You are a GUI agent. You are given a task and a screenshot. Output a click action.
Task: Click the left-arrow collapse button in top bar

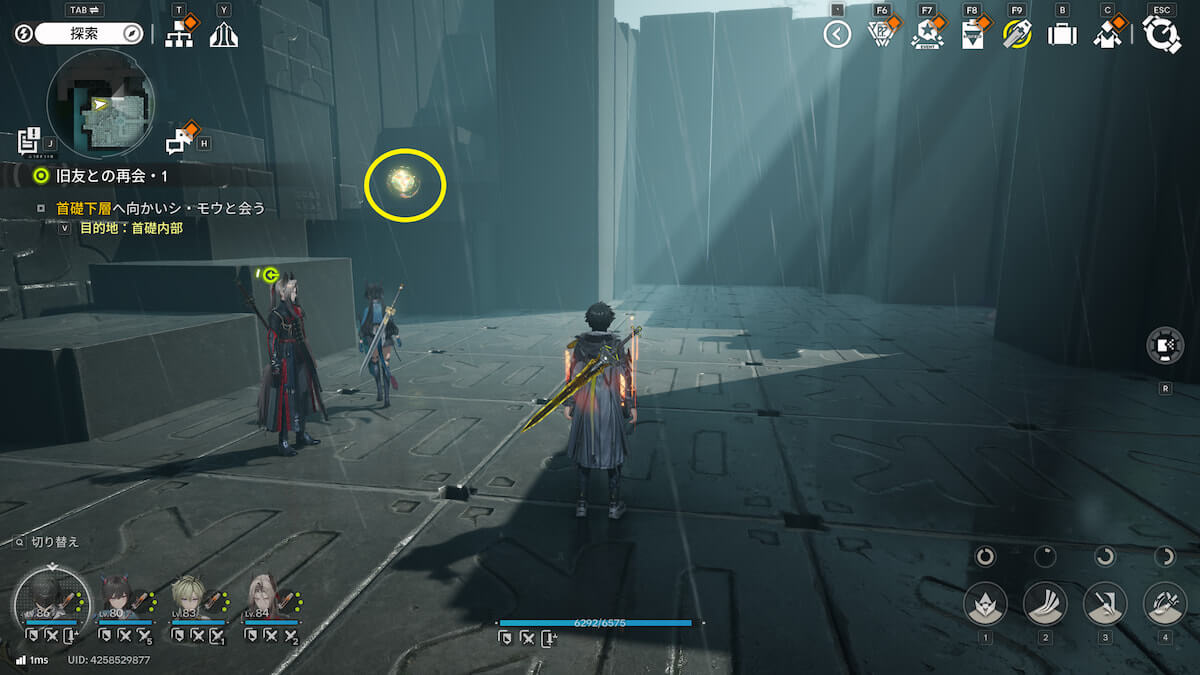click(837, 35)
